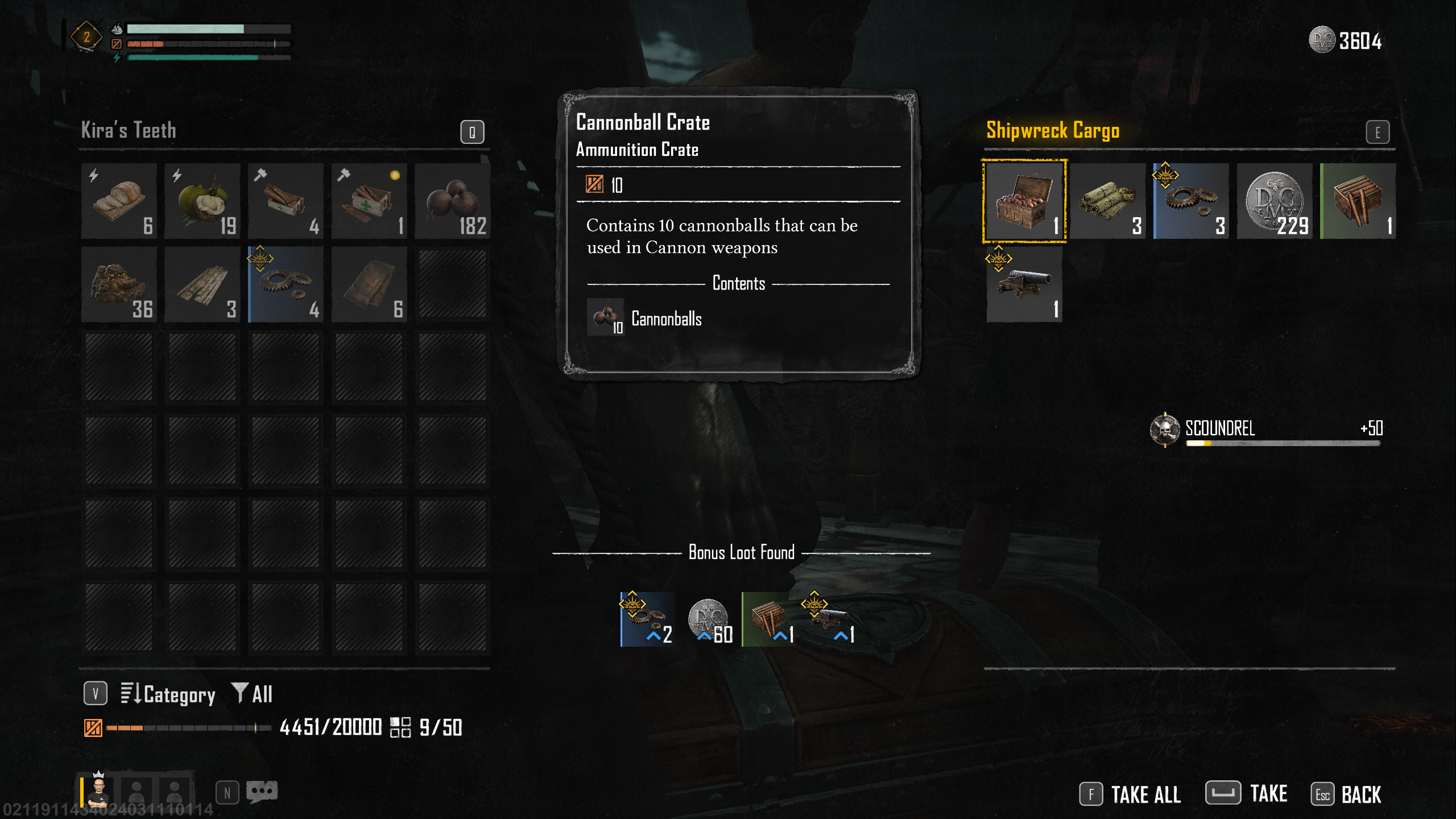Switch to the Shipwreck Cargo panel header
The height and width of the screenshot is (819, 1456).
pos(1053,130)
